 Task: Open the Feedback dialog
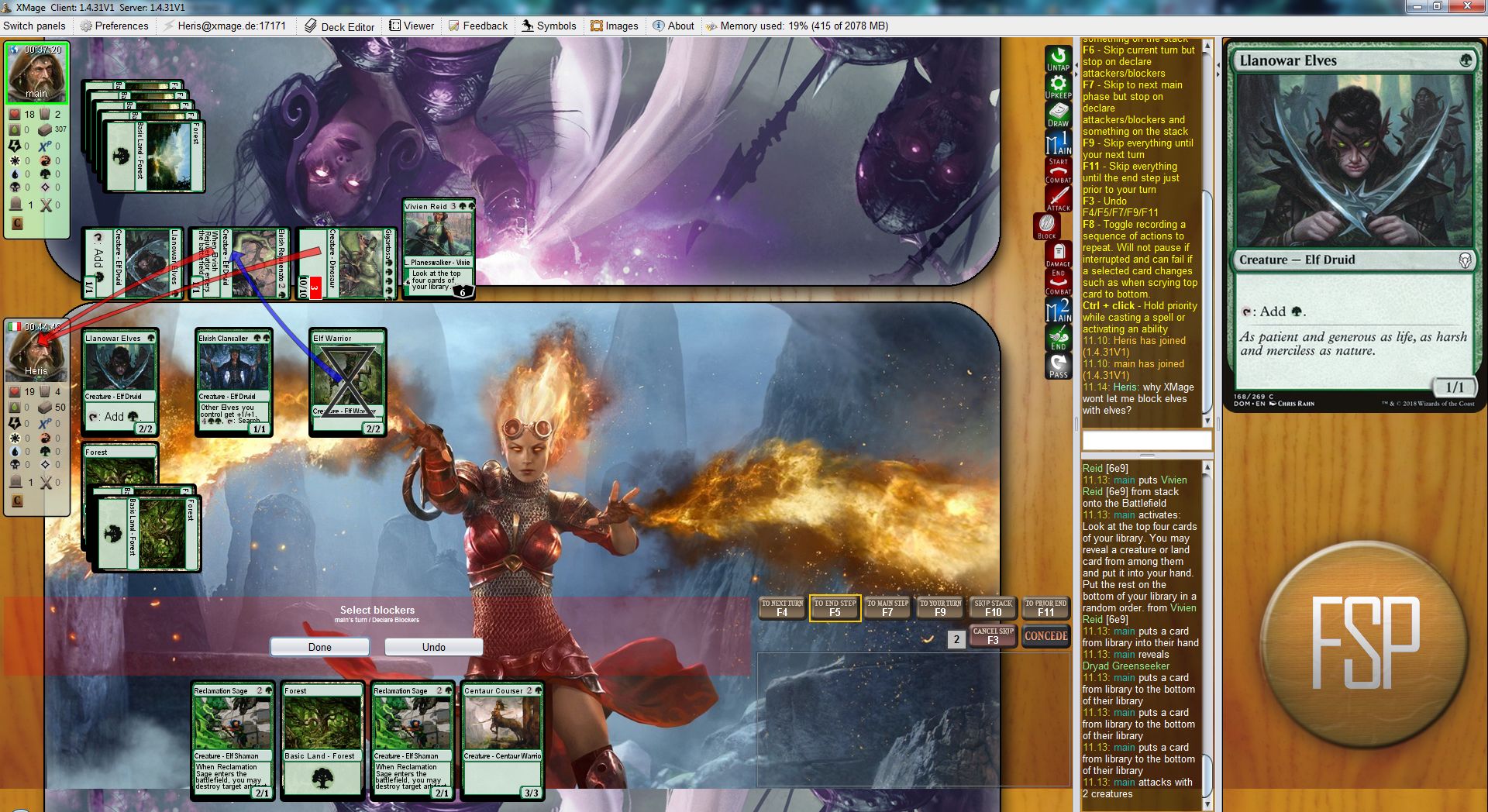[x=477, y=26]
